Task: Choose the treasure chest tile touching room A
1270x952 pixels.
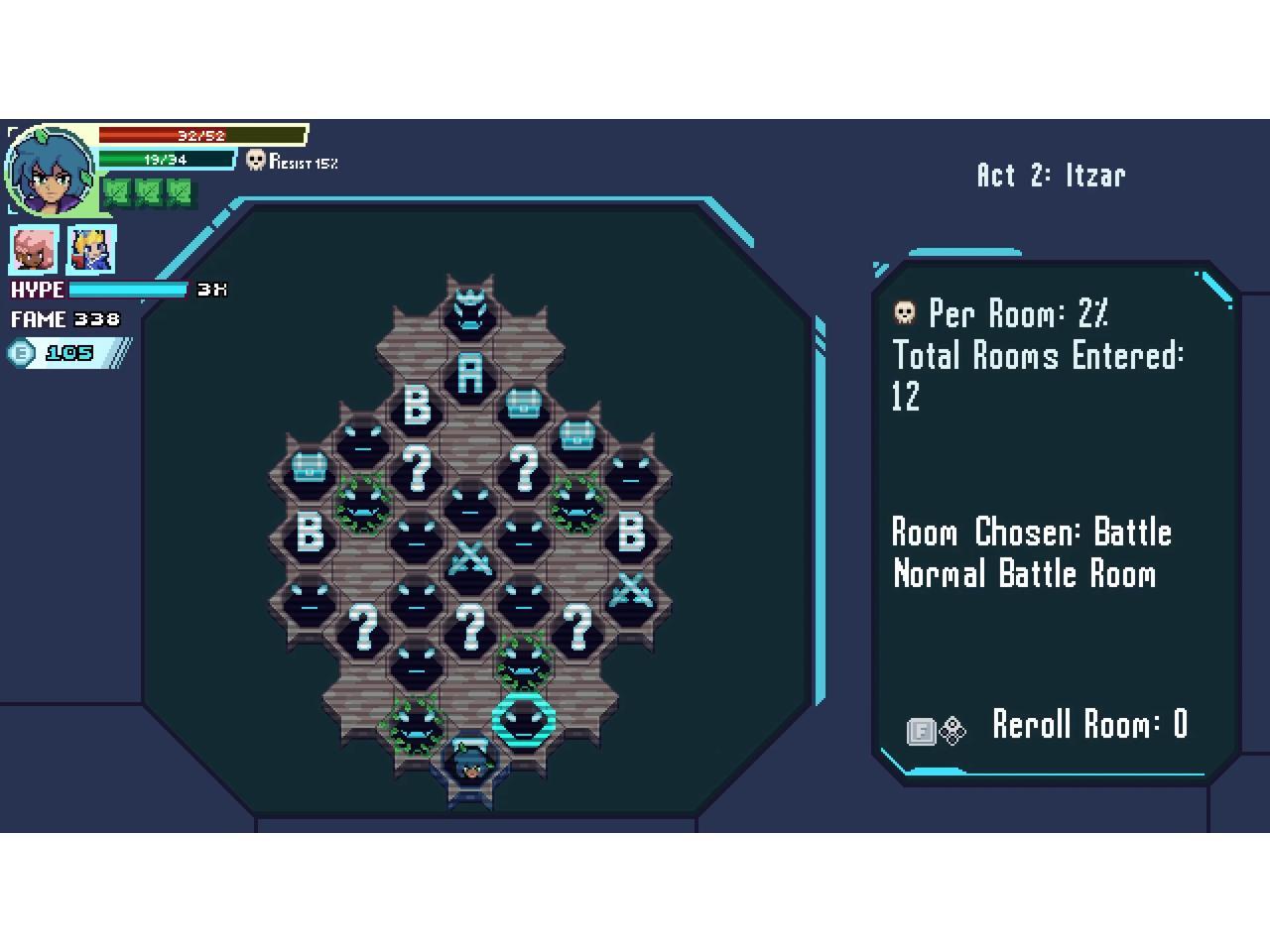Action: pyautogui.click(x=523, y=404)
